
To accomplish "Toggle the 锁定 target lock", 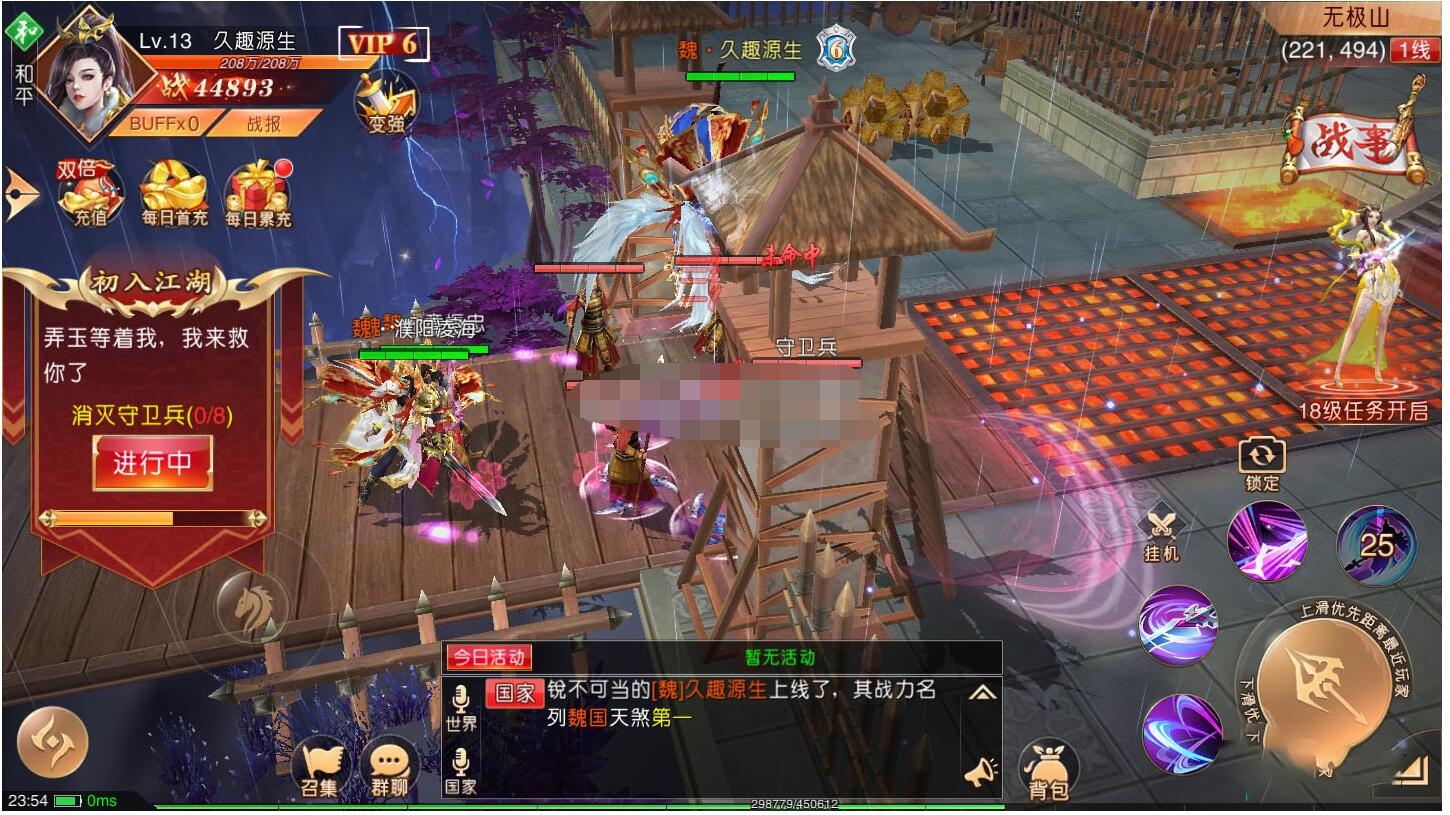I will tap(1261, 465).
